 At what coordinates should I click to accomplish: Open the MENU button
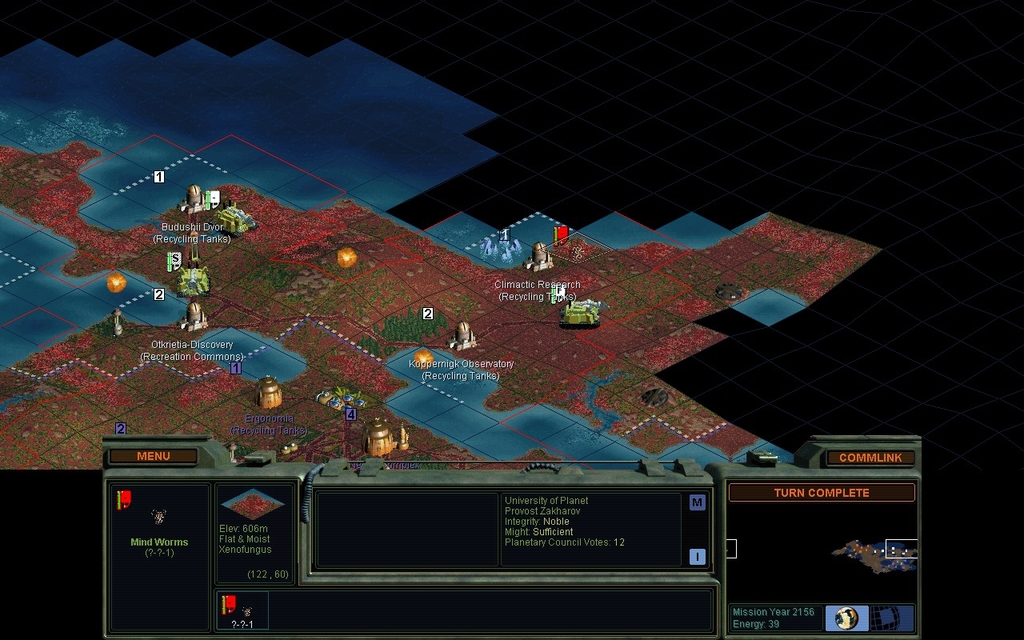[153, 456]
